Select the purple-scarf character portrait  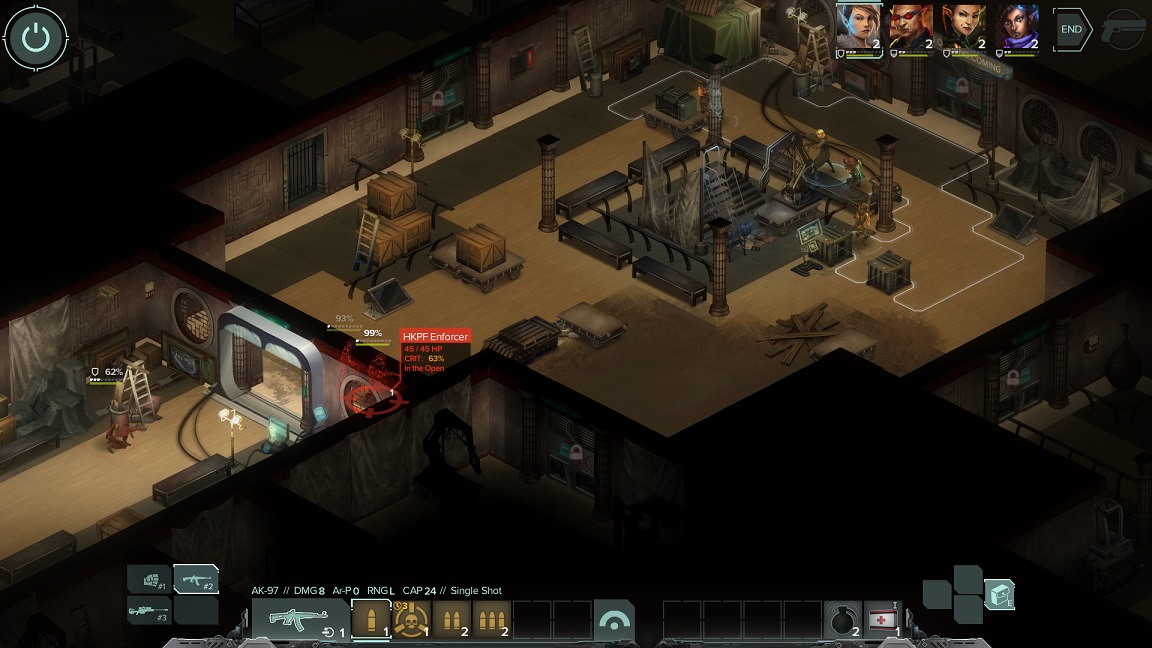click(1017, 28)
